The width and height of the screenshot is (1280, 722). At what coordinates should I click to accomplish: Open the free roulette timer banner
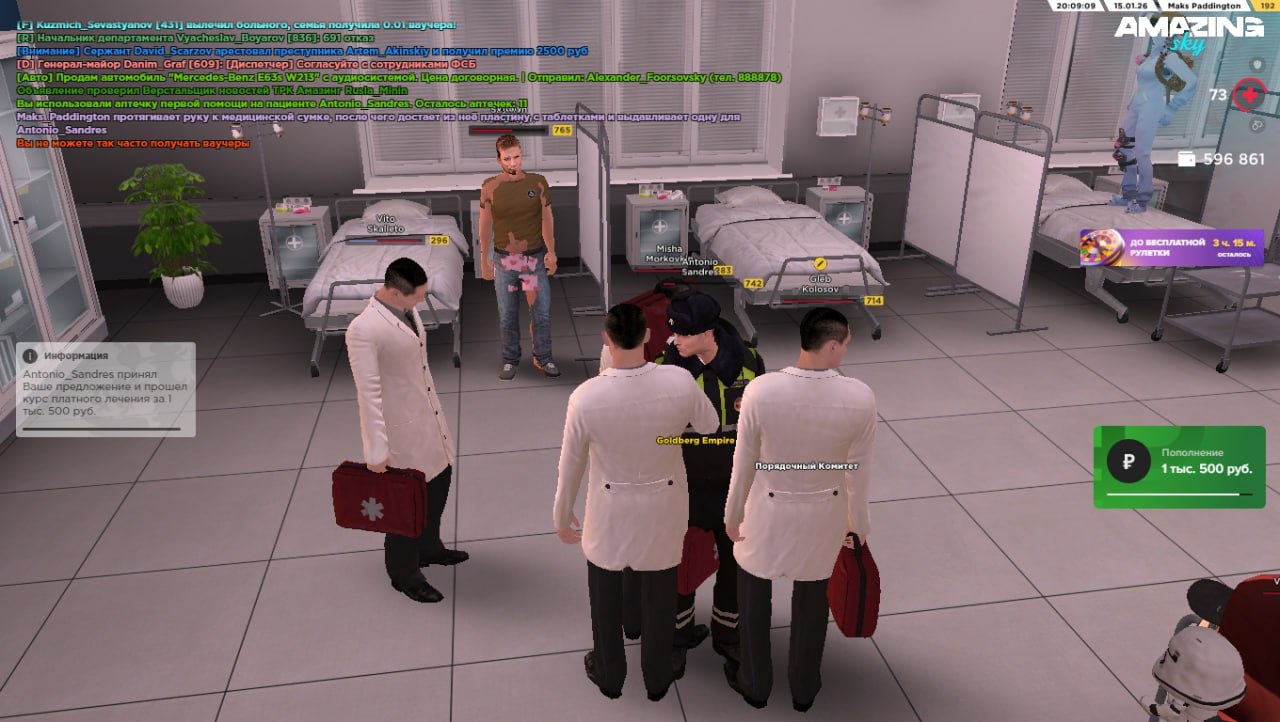click(1171, 247)
